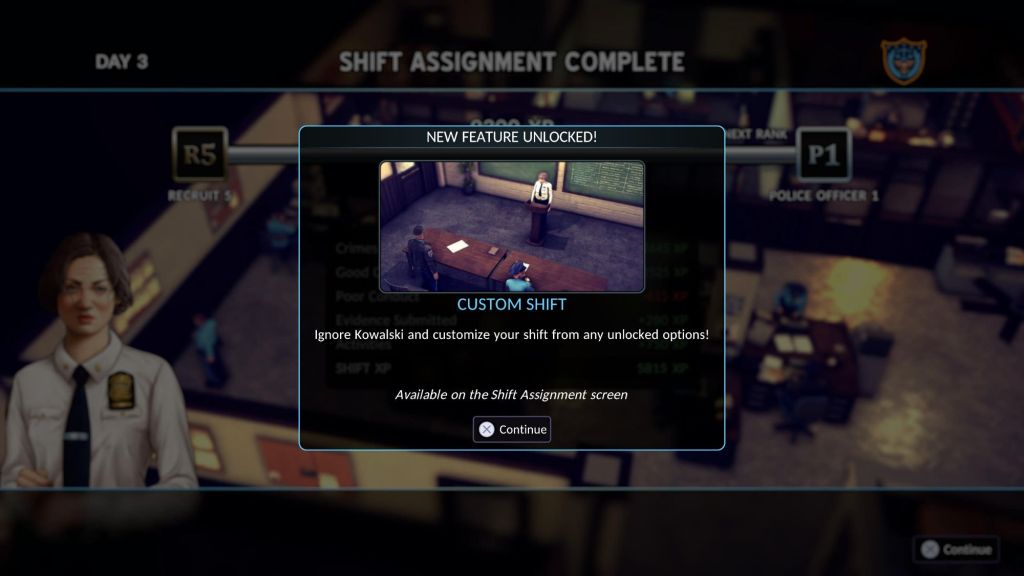Viewport: 1024px width, 576px height.
Task: Continue from the New Feature Unlocked popup
Action: pyautogui.click(x=512, y=429)
